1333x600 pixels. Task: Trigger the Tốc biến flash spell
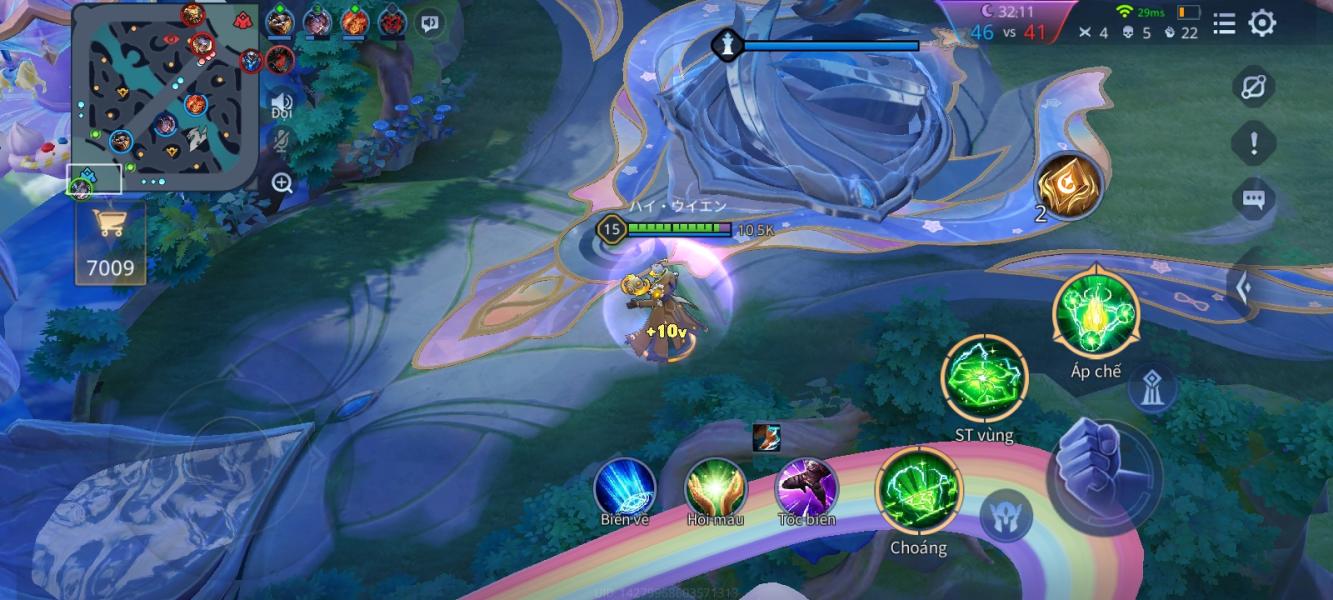(x=806, y=487)
